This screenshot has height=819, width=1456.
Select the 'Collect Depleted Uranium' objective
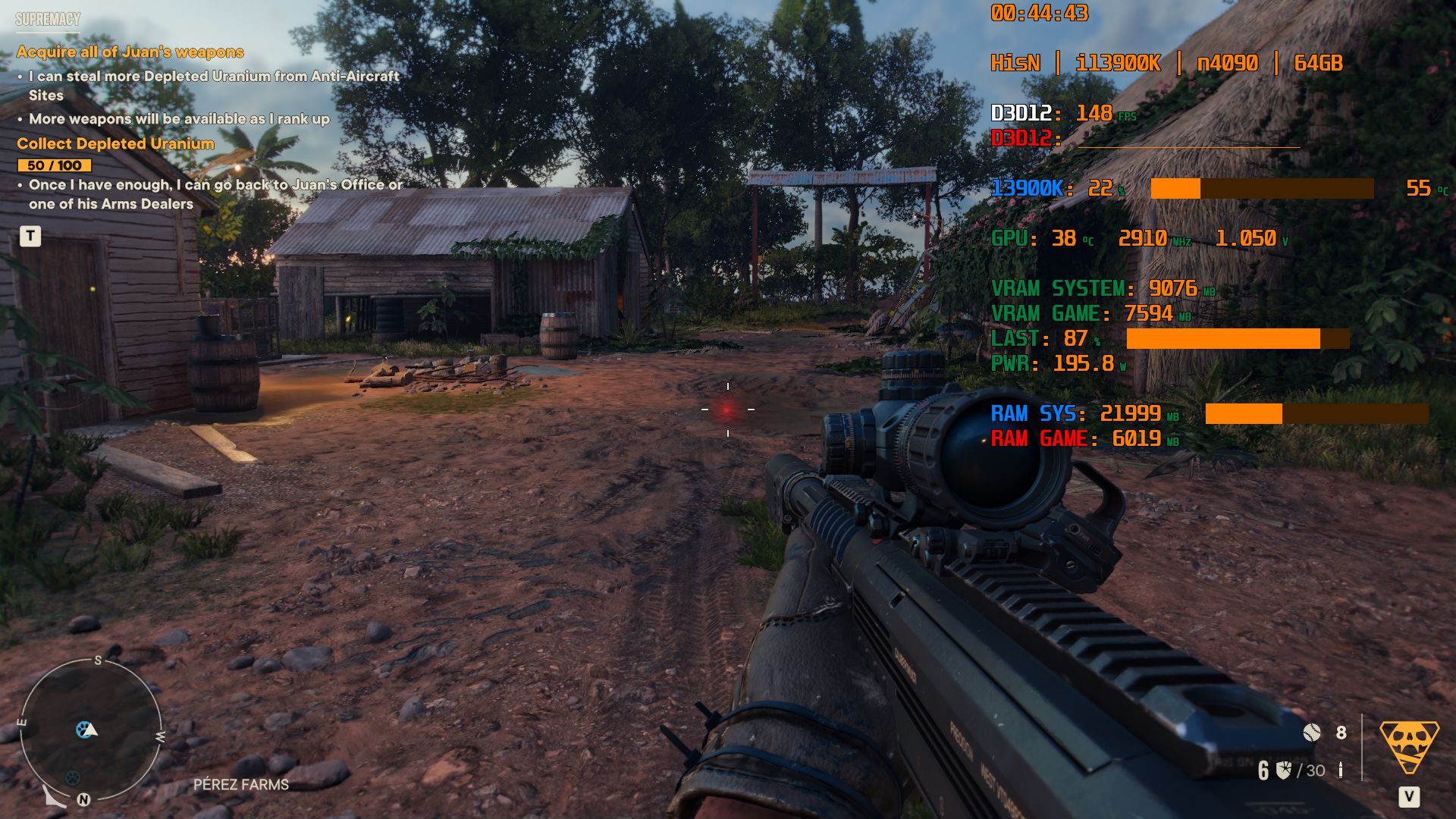[116, 143]
